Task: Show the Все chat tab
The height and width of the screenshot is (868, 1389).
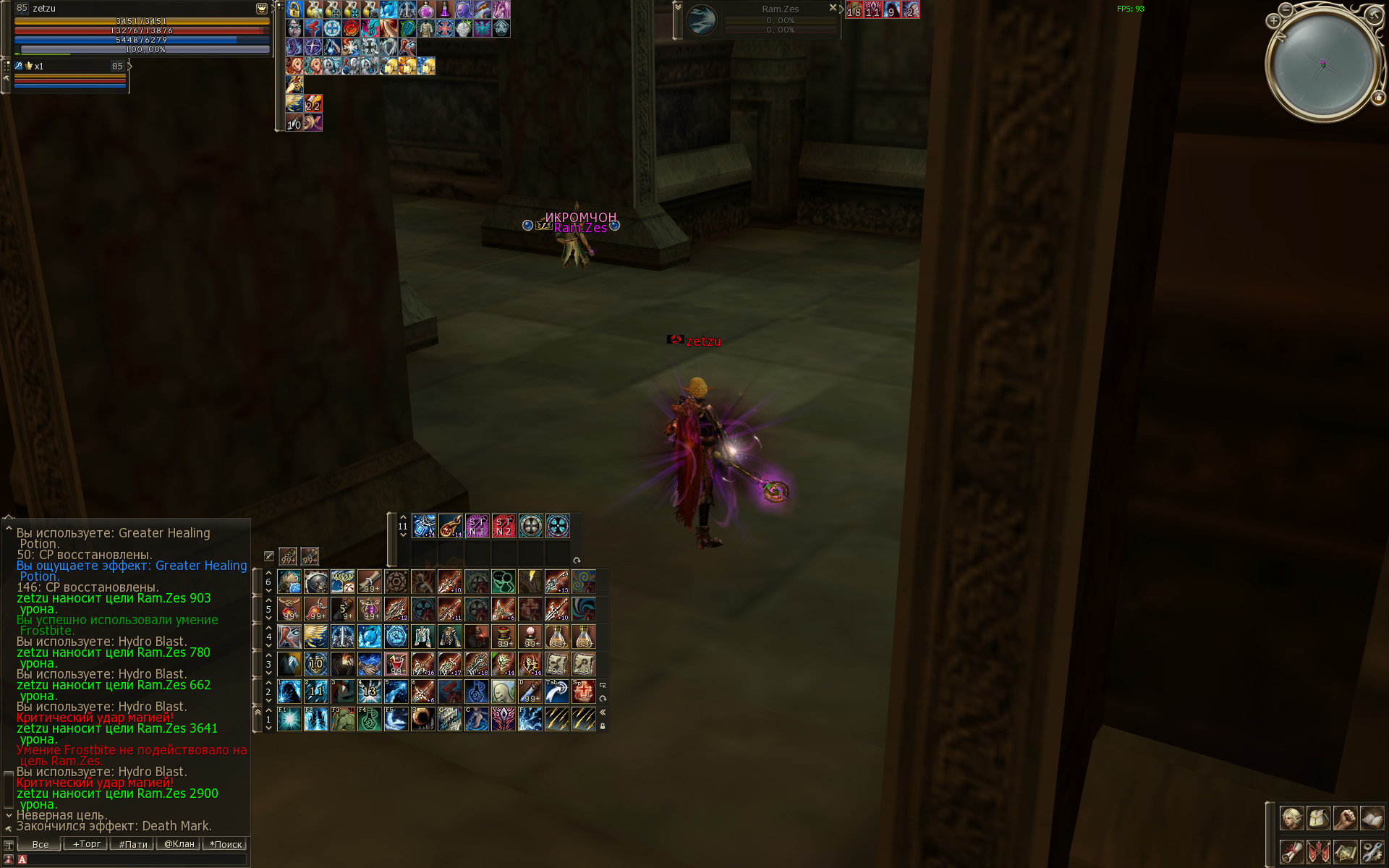Action: 40,844
